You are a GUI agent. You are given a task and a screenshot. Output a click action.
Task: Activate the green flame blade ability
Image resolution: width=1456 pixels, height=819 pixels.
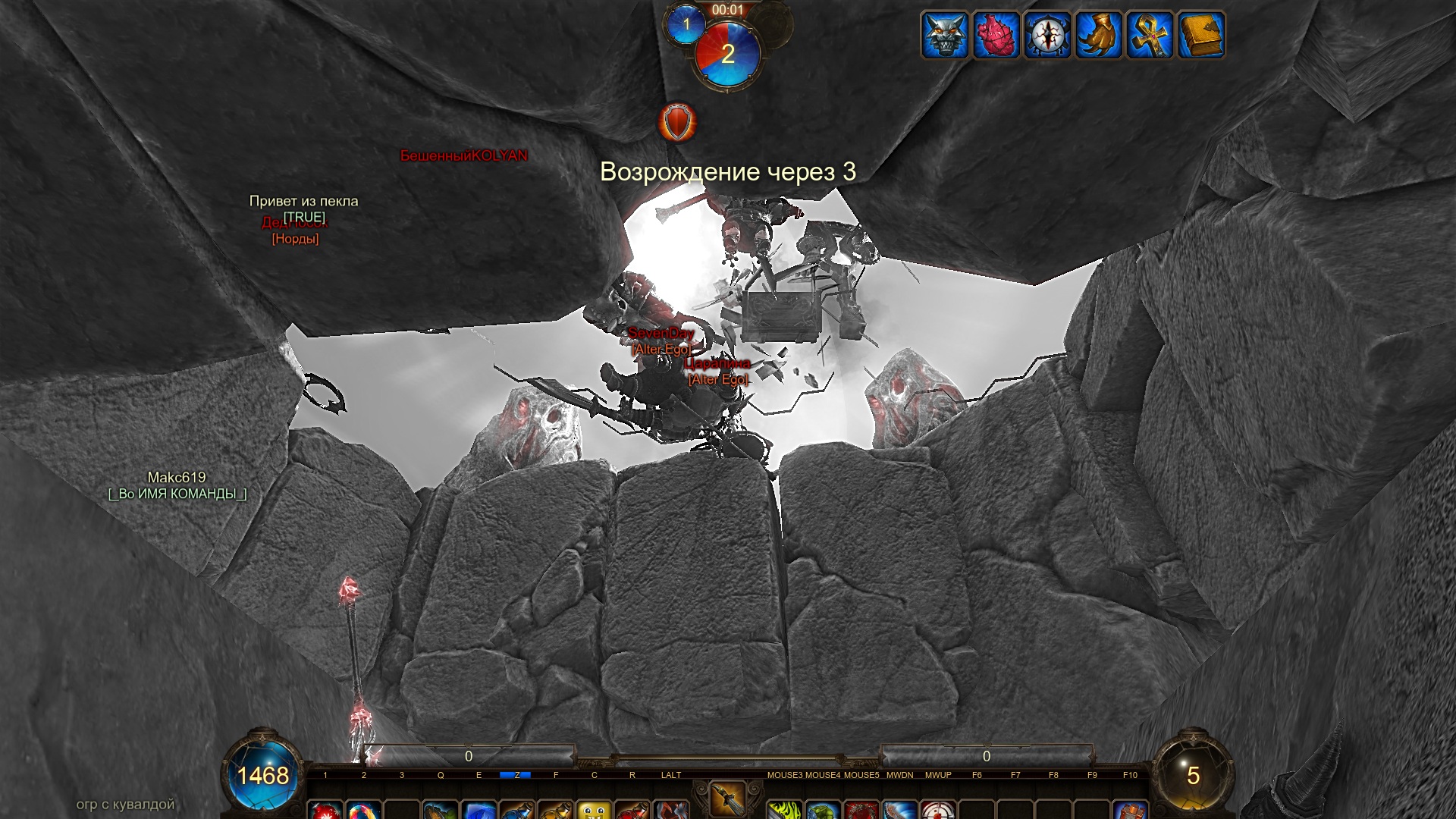(x=785, y=811)
